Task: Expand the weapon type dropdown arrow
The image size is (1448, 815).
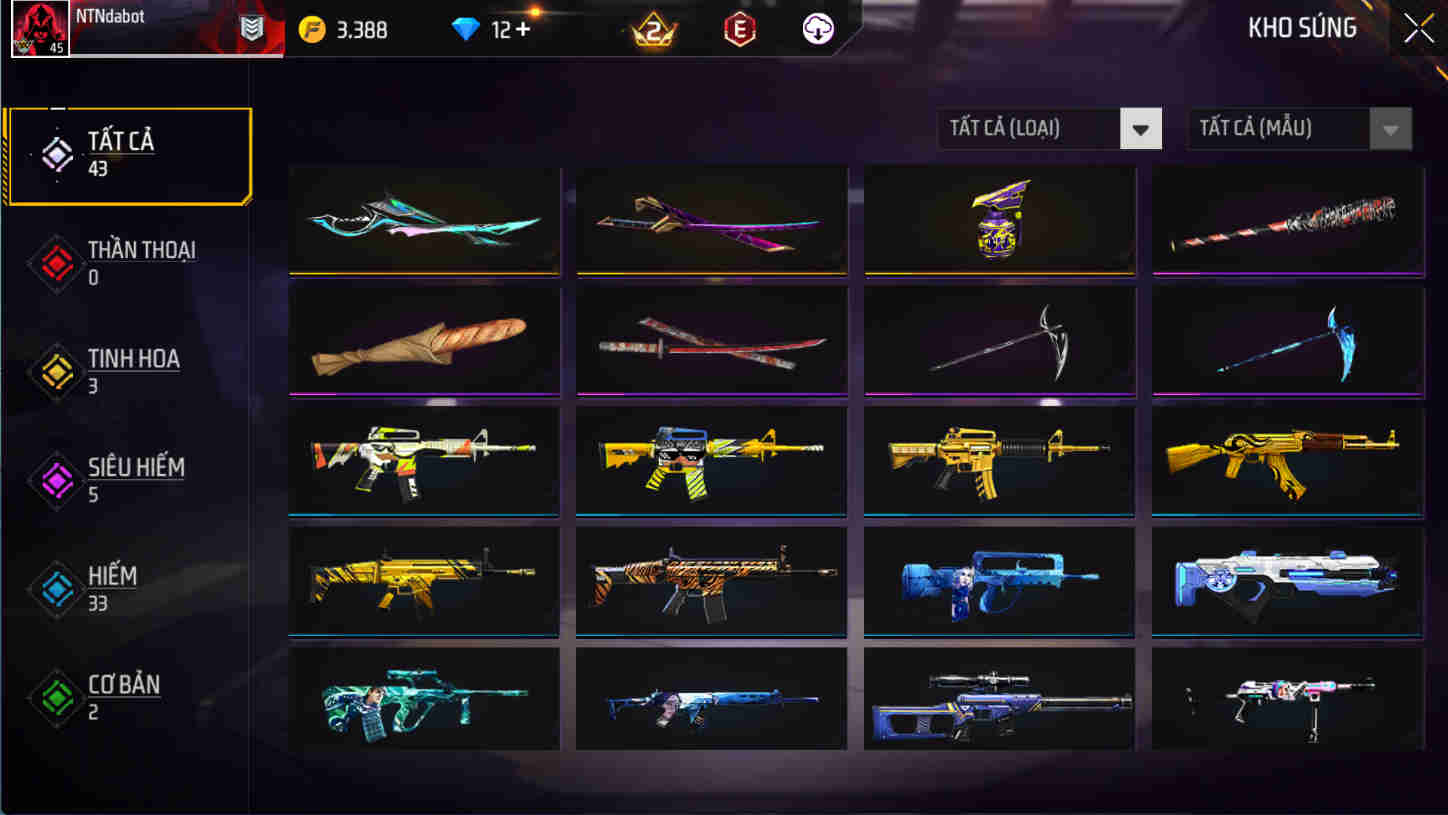Action: (1142, 128)
